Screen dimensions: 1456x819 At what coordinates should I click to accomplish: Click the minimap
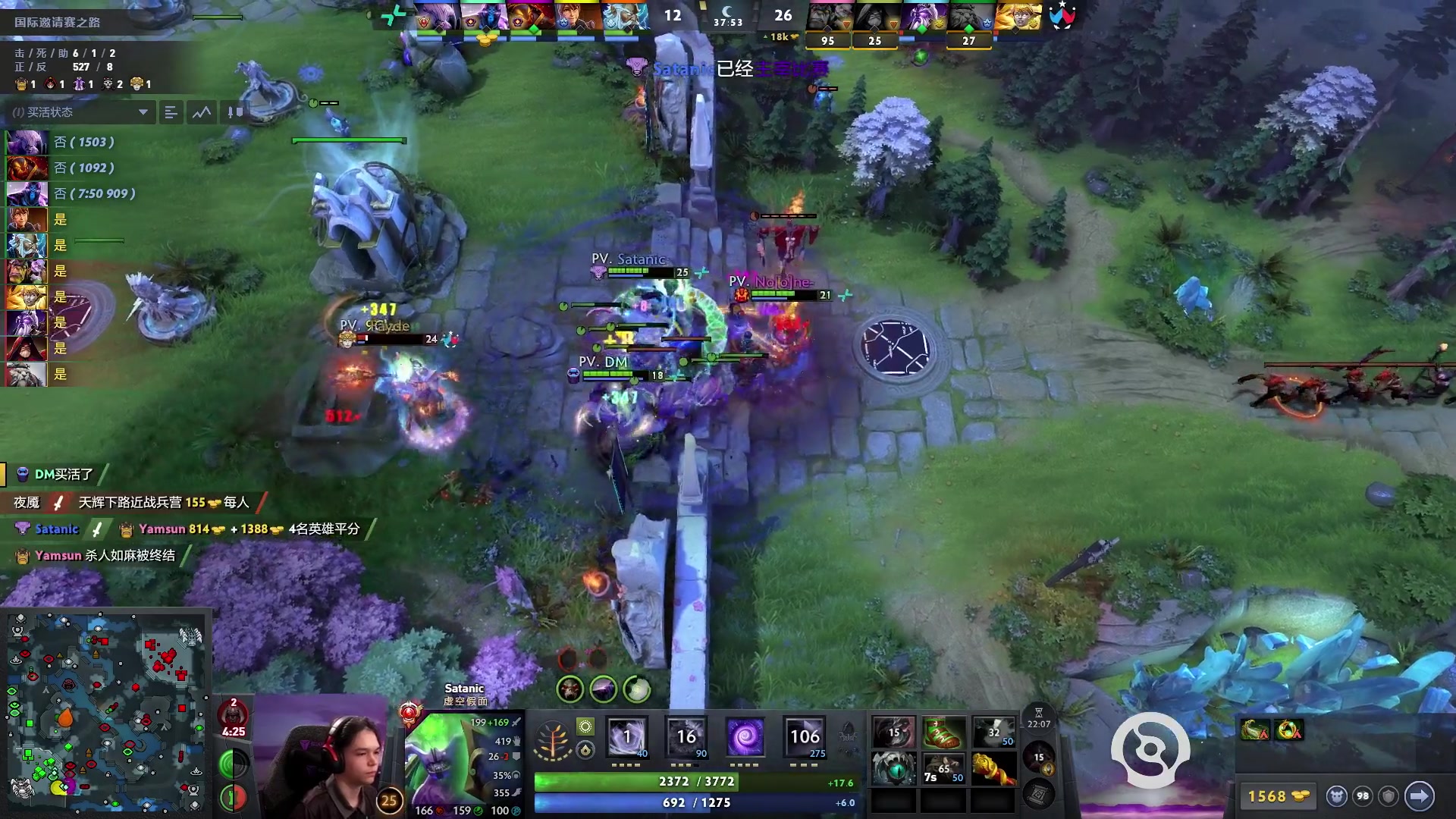pyautogui.click(x=106, y=713)
